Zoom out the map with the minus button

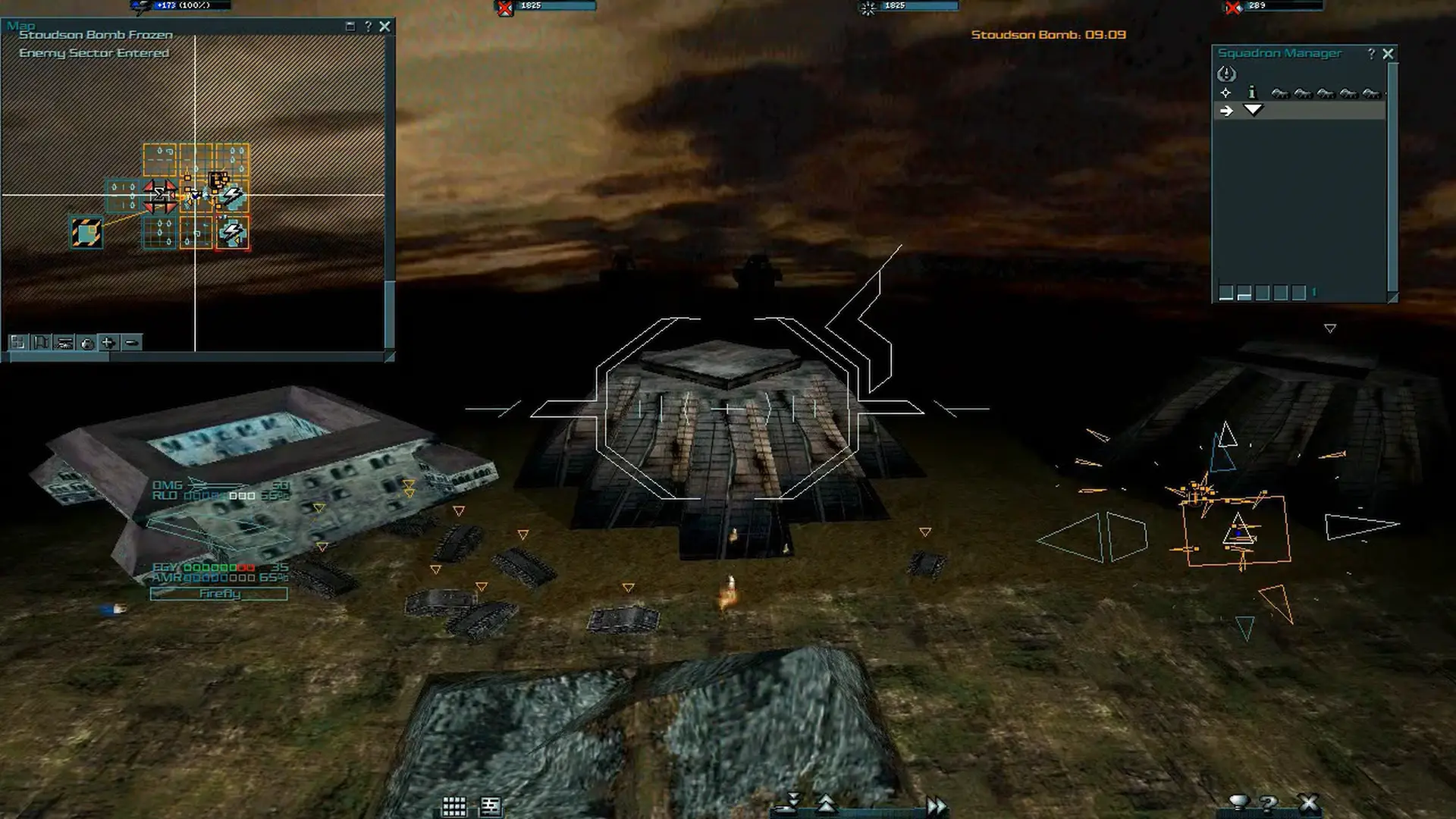click(131, 343)
